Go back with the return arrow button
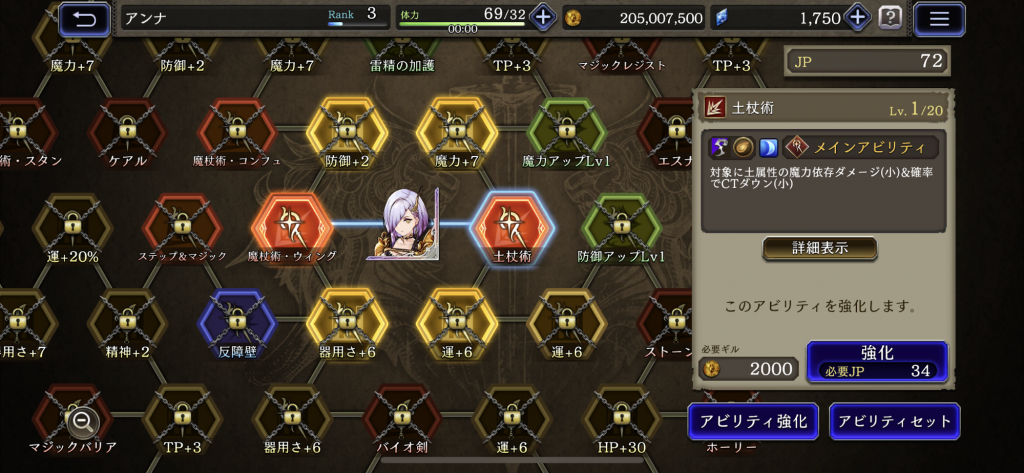1024x473 pixels. click(84, 17)
